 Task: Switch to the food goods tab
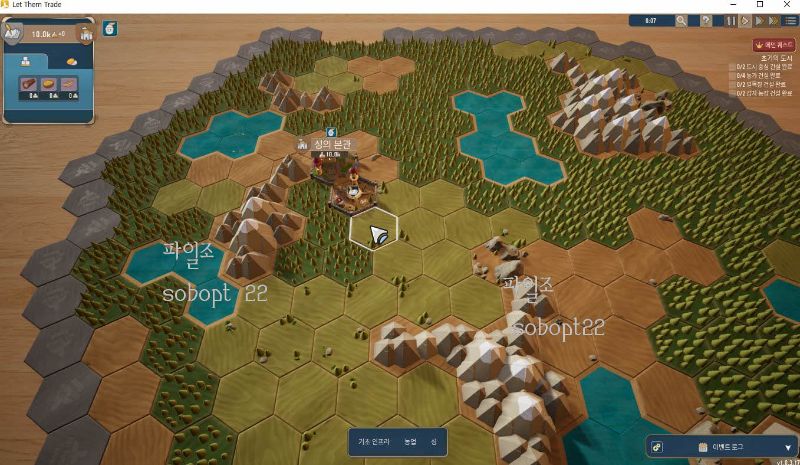tap(70, 60)
